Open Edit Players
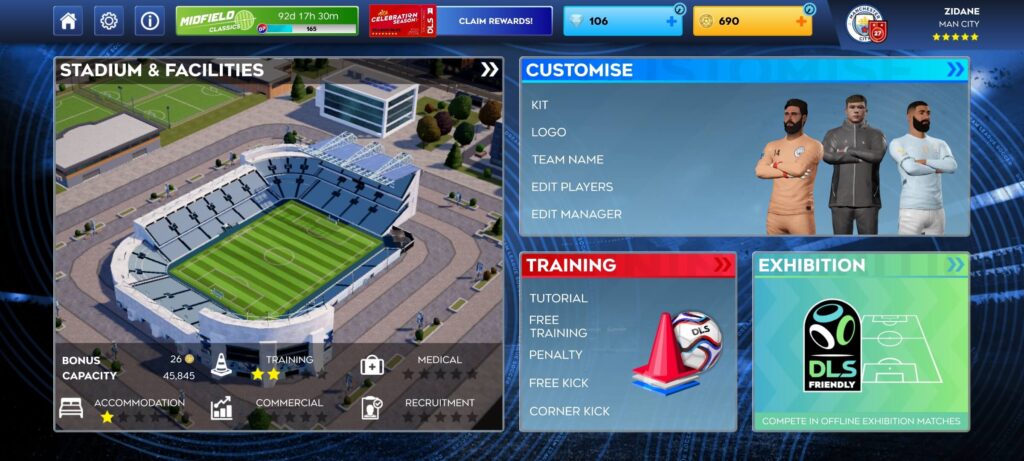 (572, 187)
